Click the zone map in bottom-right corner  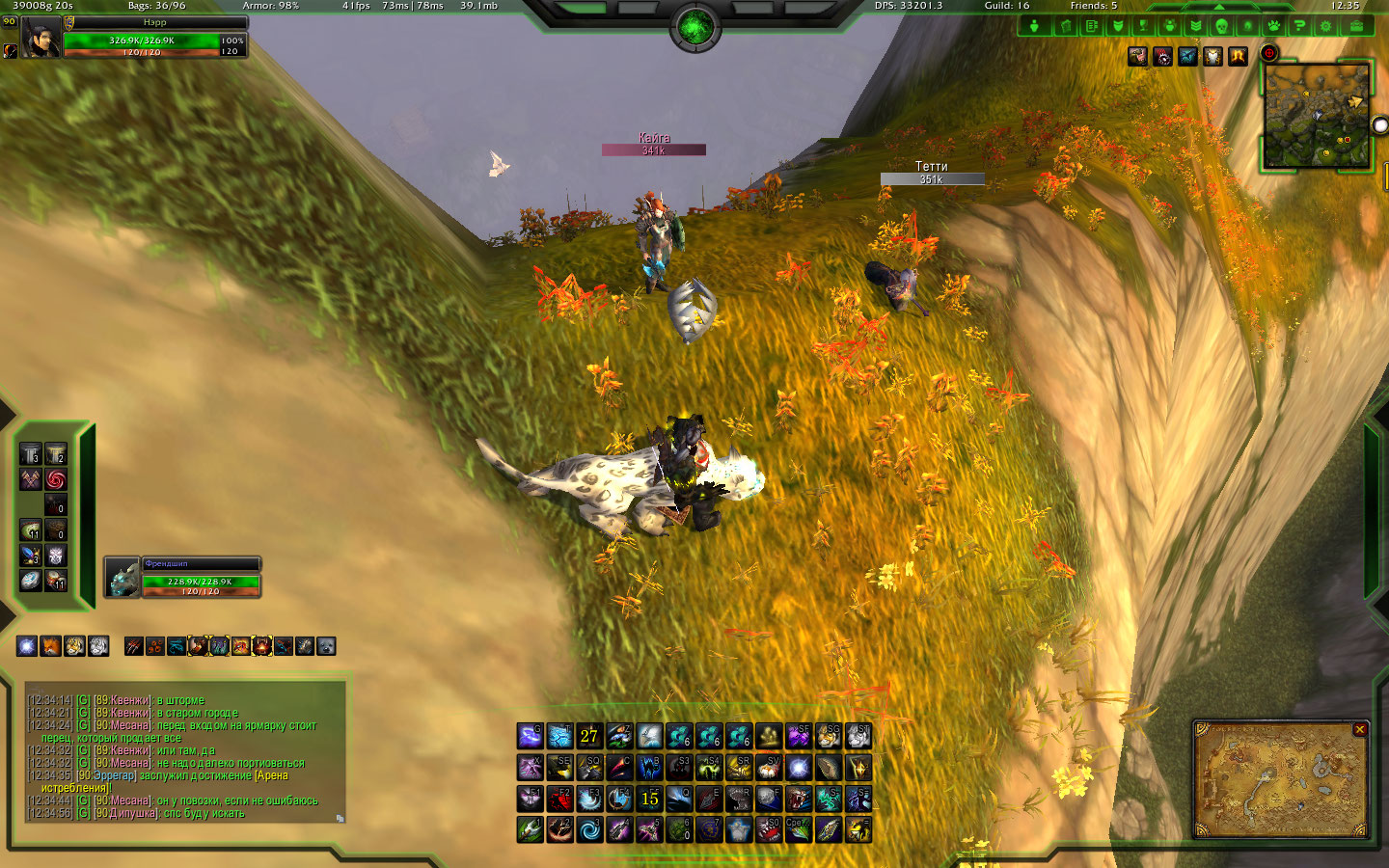tap(1280, 783)
